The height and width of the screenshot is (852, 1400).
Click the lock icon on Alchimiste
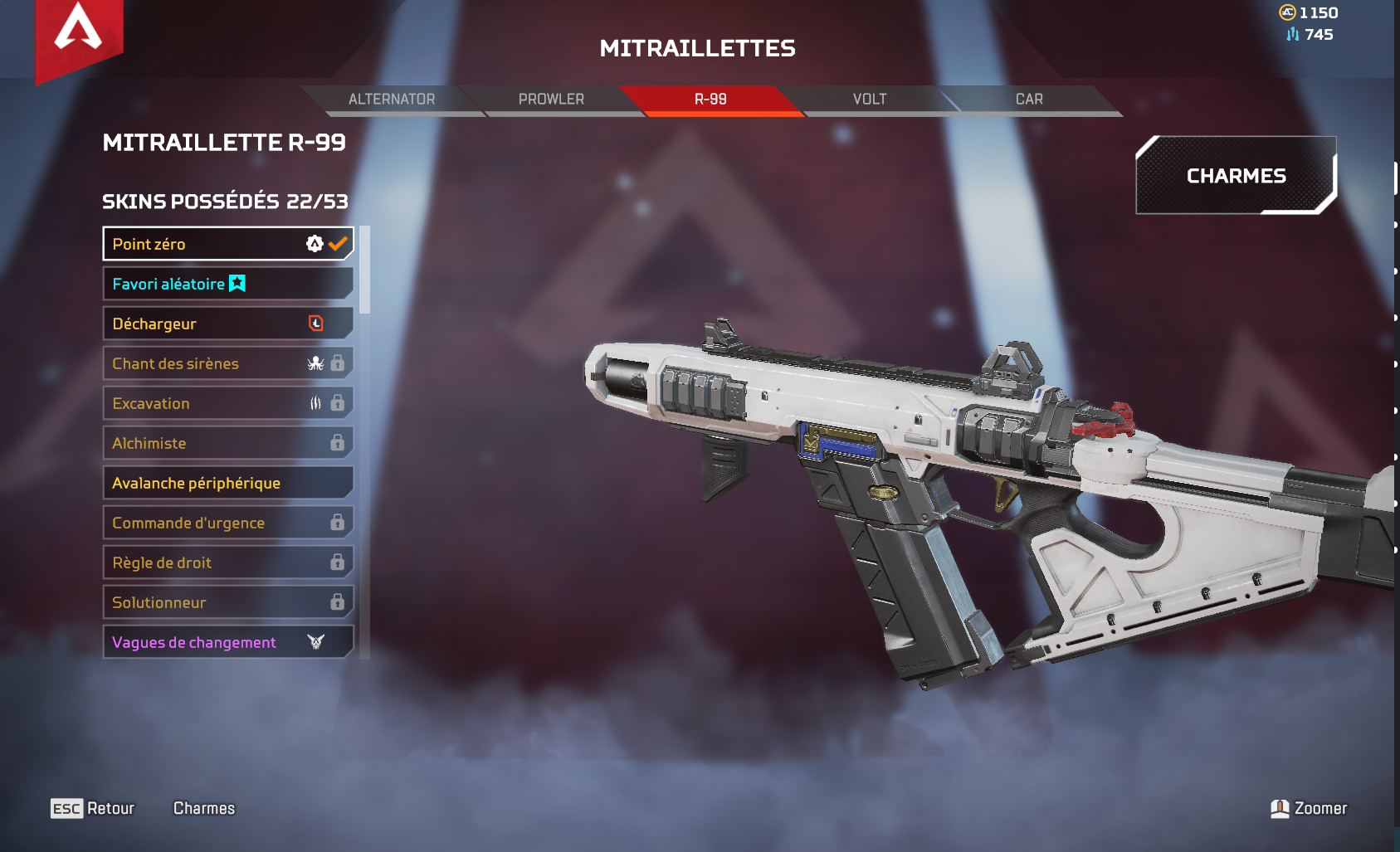click(337, 442)
